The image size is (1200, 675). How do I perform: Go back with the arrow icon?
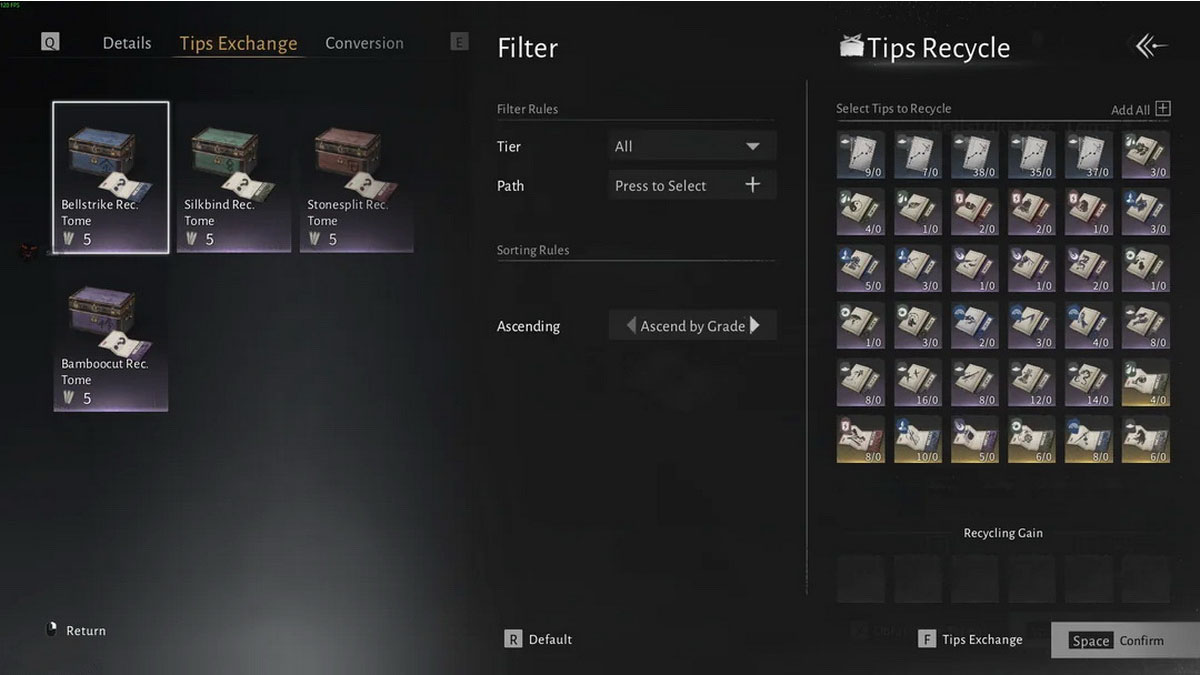tap(1151, 46)
